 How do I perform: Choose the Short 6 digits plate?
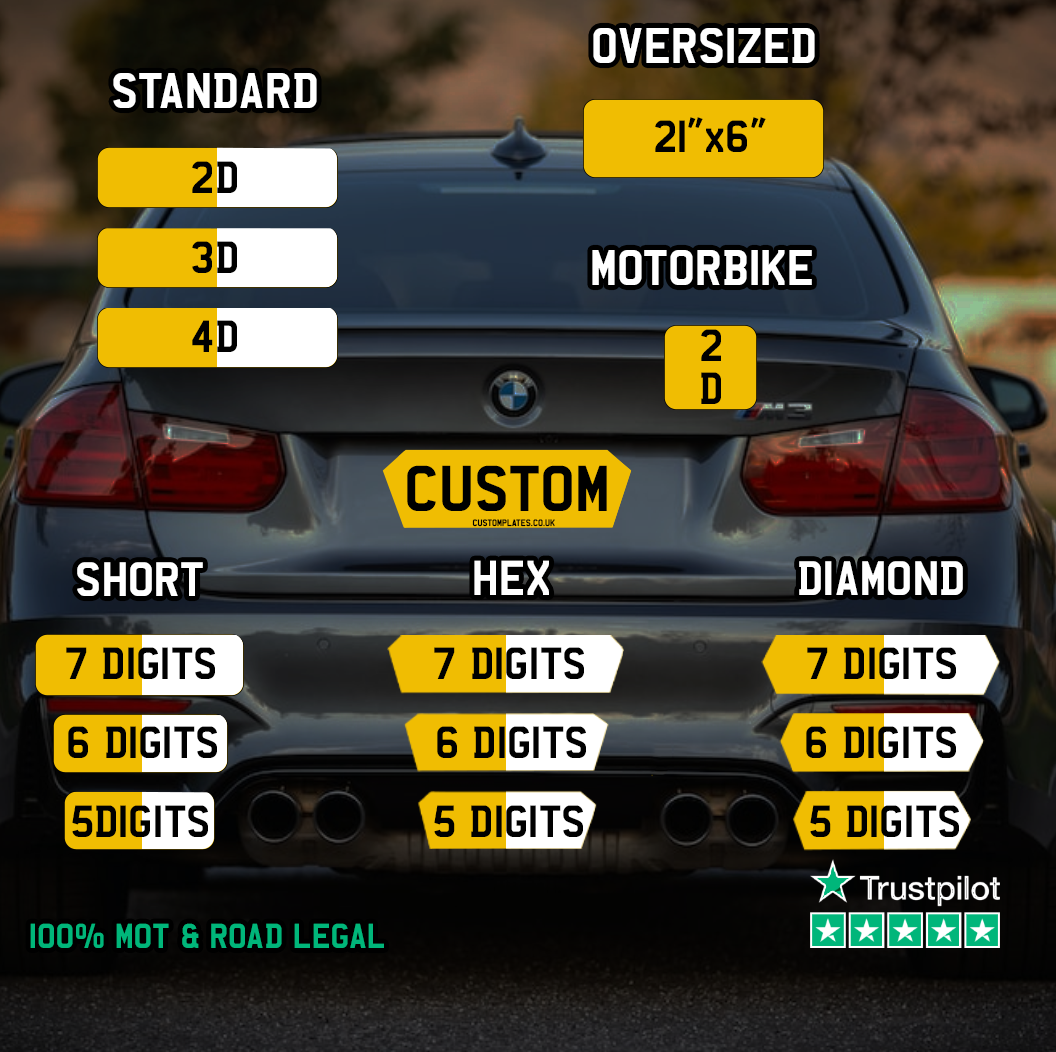(141, 743)
